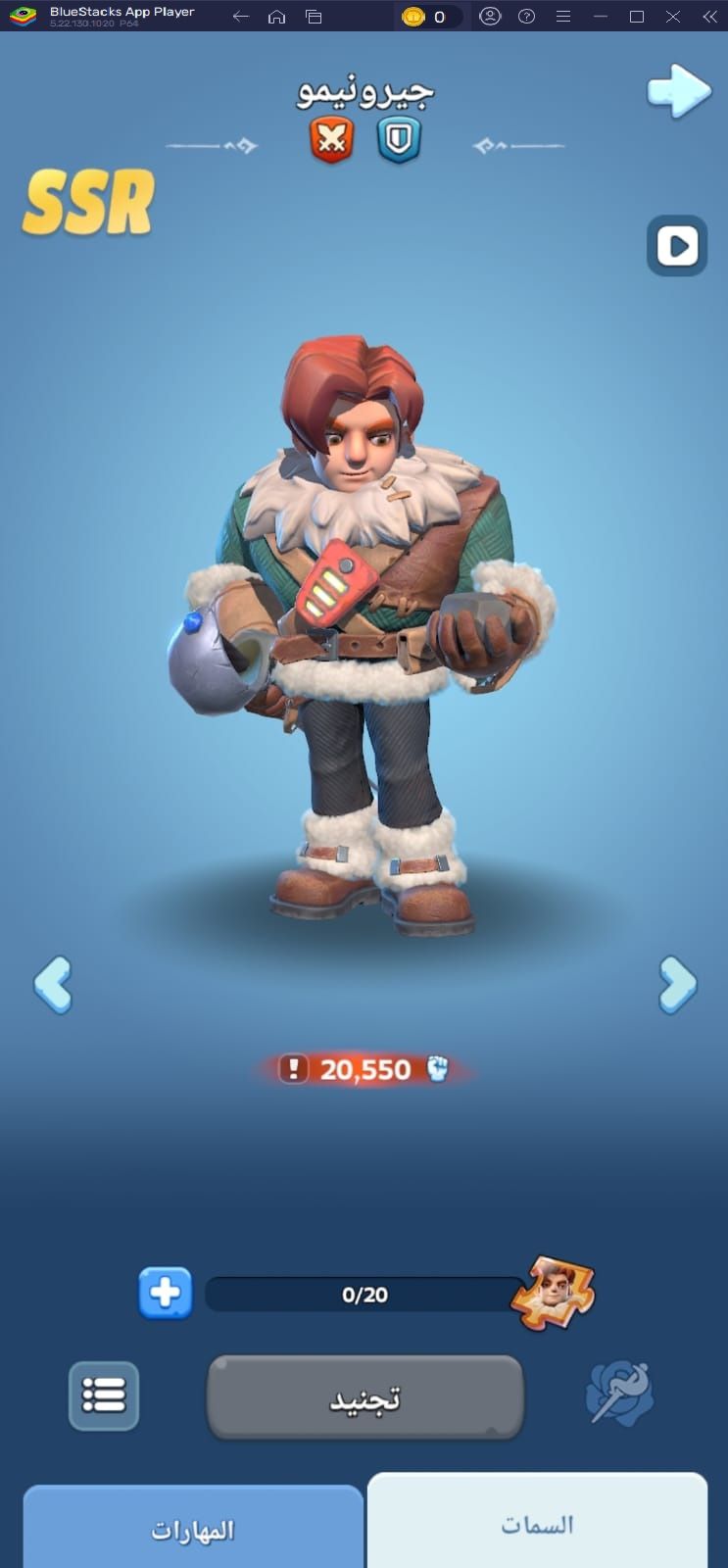Add hero shards with the plus button
The width and height of the screenshot is (728, 1568).
(x=165, y=1294)
